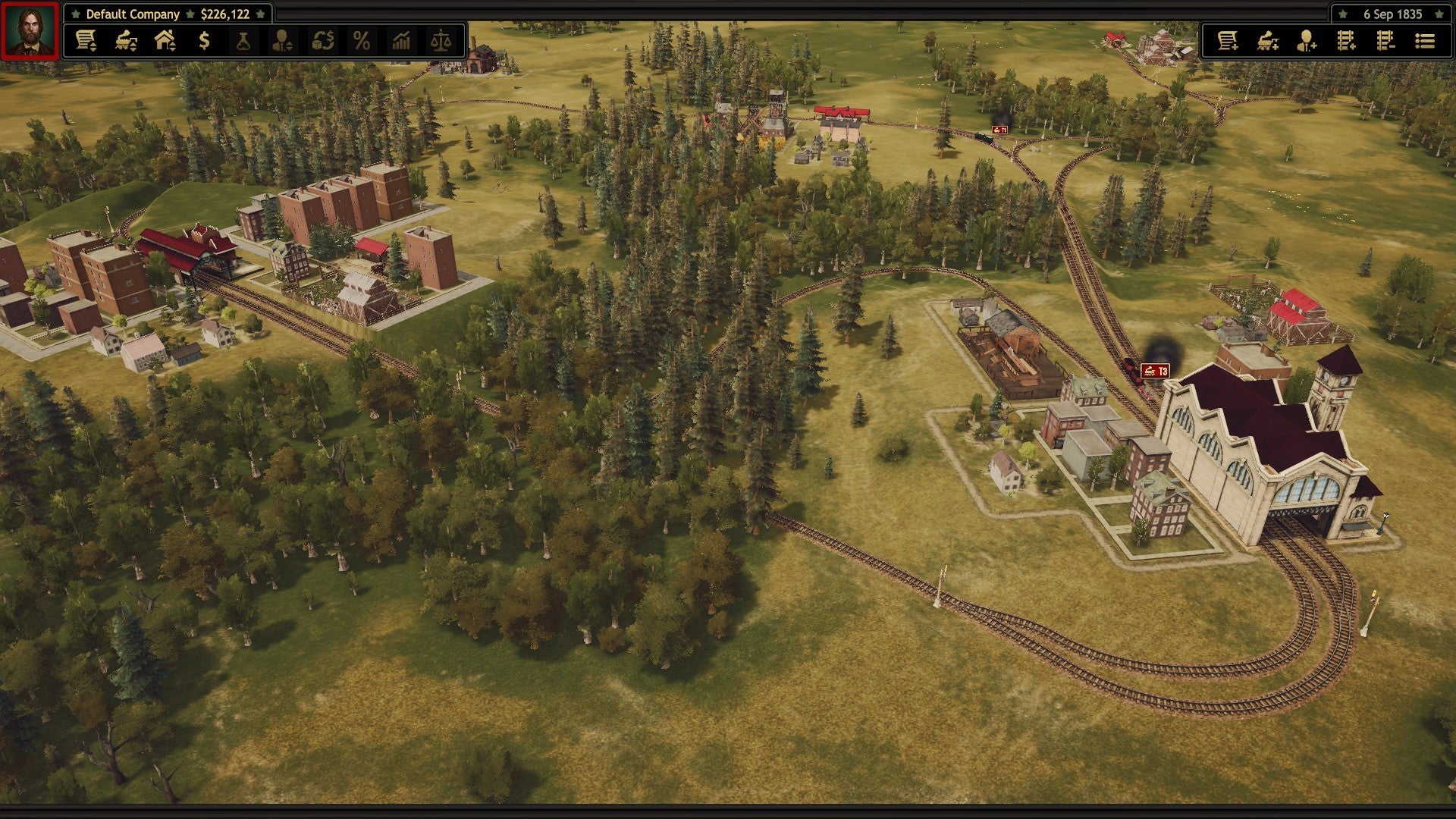Viewport: 1456px width, 819px height.
Task: Open the loans percentage panel
Action: click(x=362, y=42)
